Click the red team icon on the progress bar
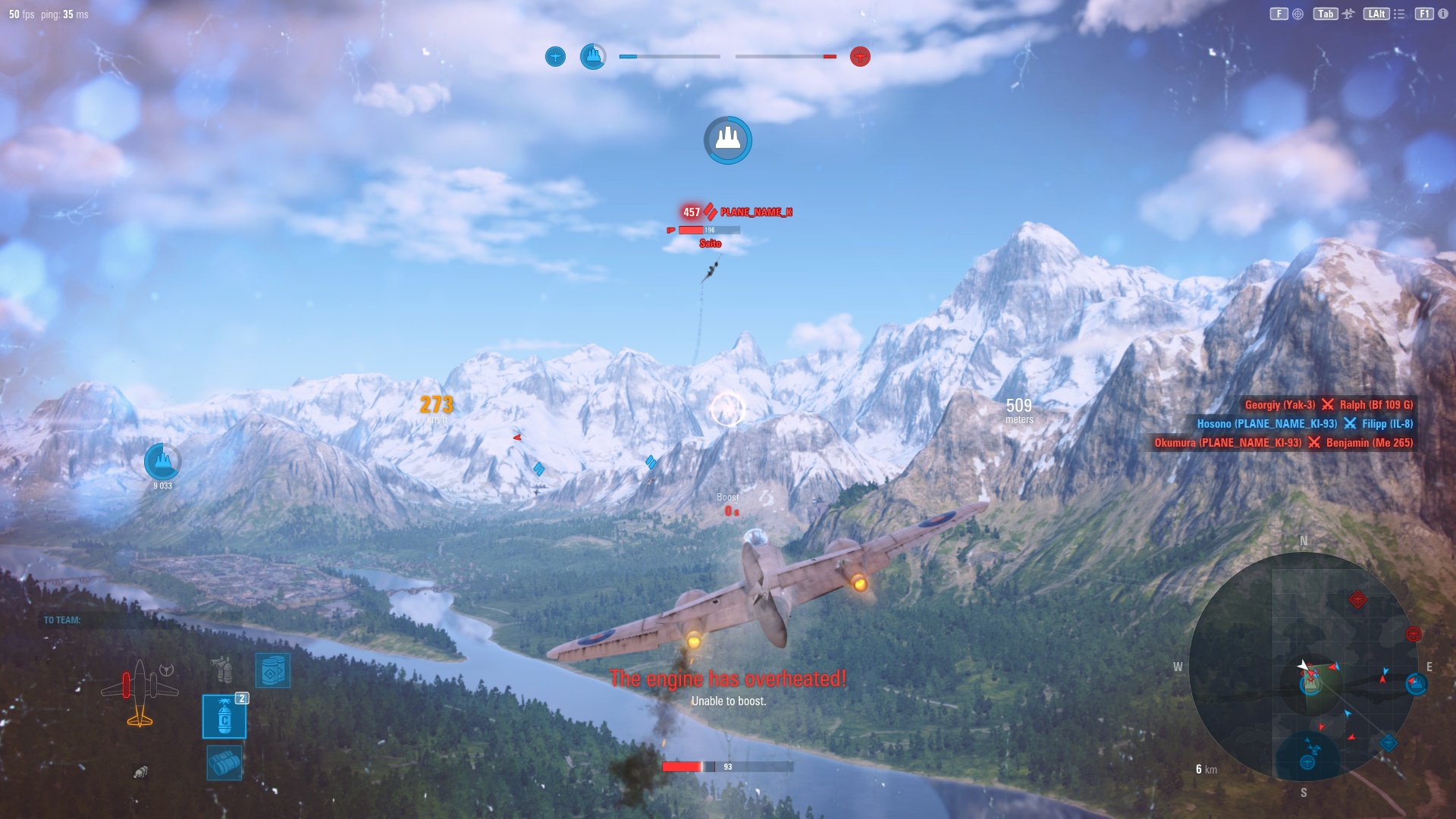 pyautogui.click(x=859, y=56)
